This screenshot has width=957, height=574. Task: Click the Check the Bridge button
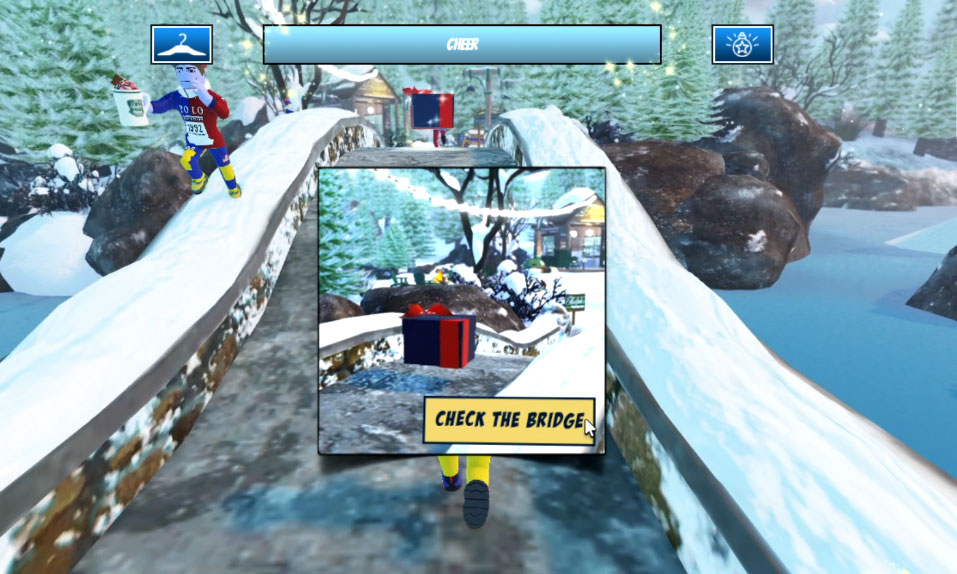coord(508,420)
